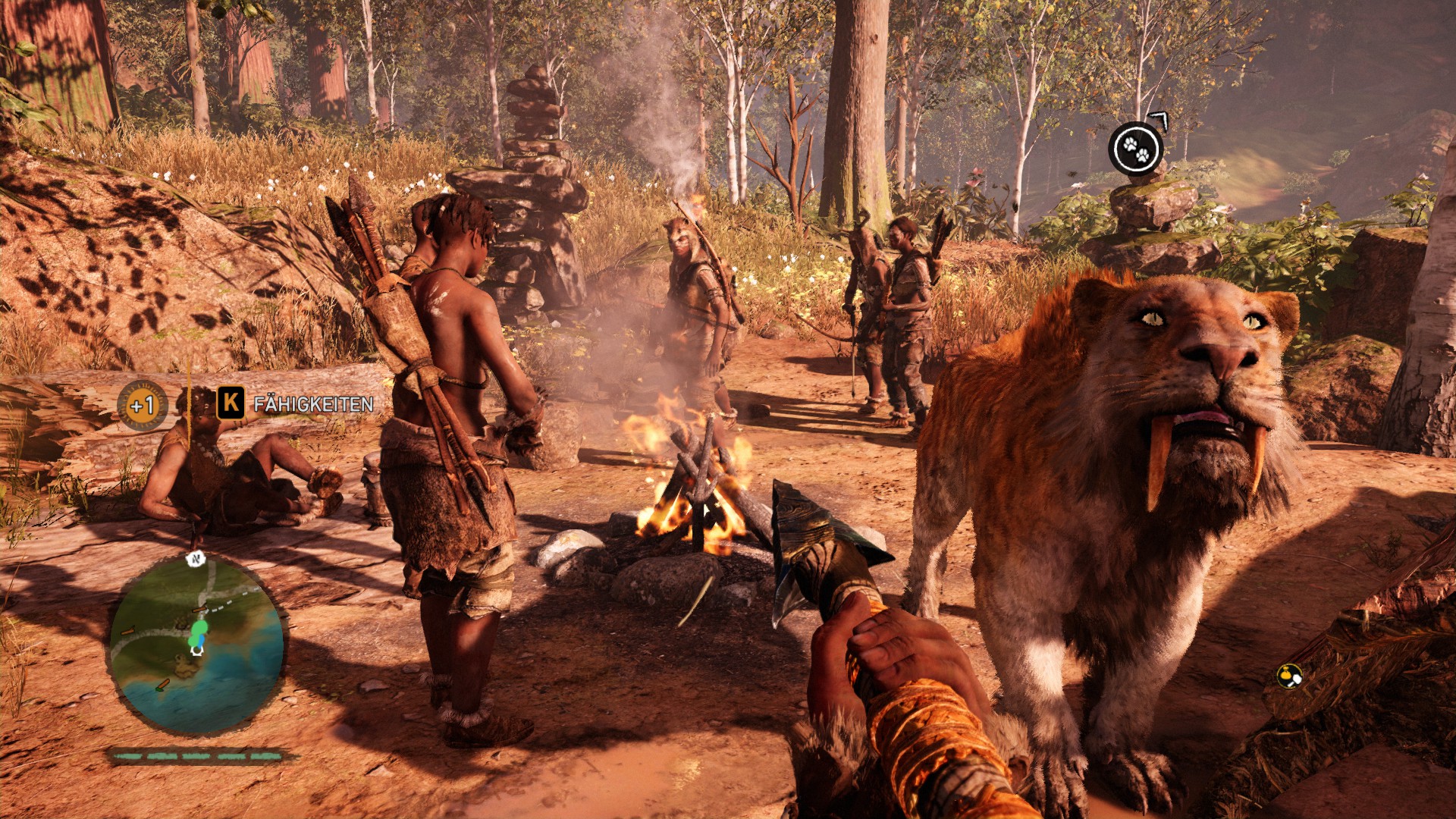Viewport: 1456px width, 819px height.
Task: Select the orange waypoint arrow left of the minimap center
Action: [x=127, y=632]
